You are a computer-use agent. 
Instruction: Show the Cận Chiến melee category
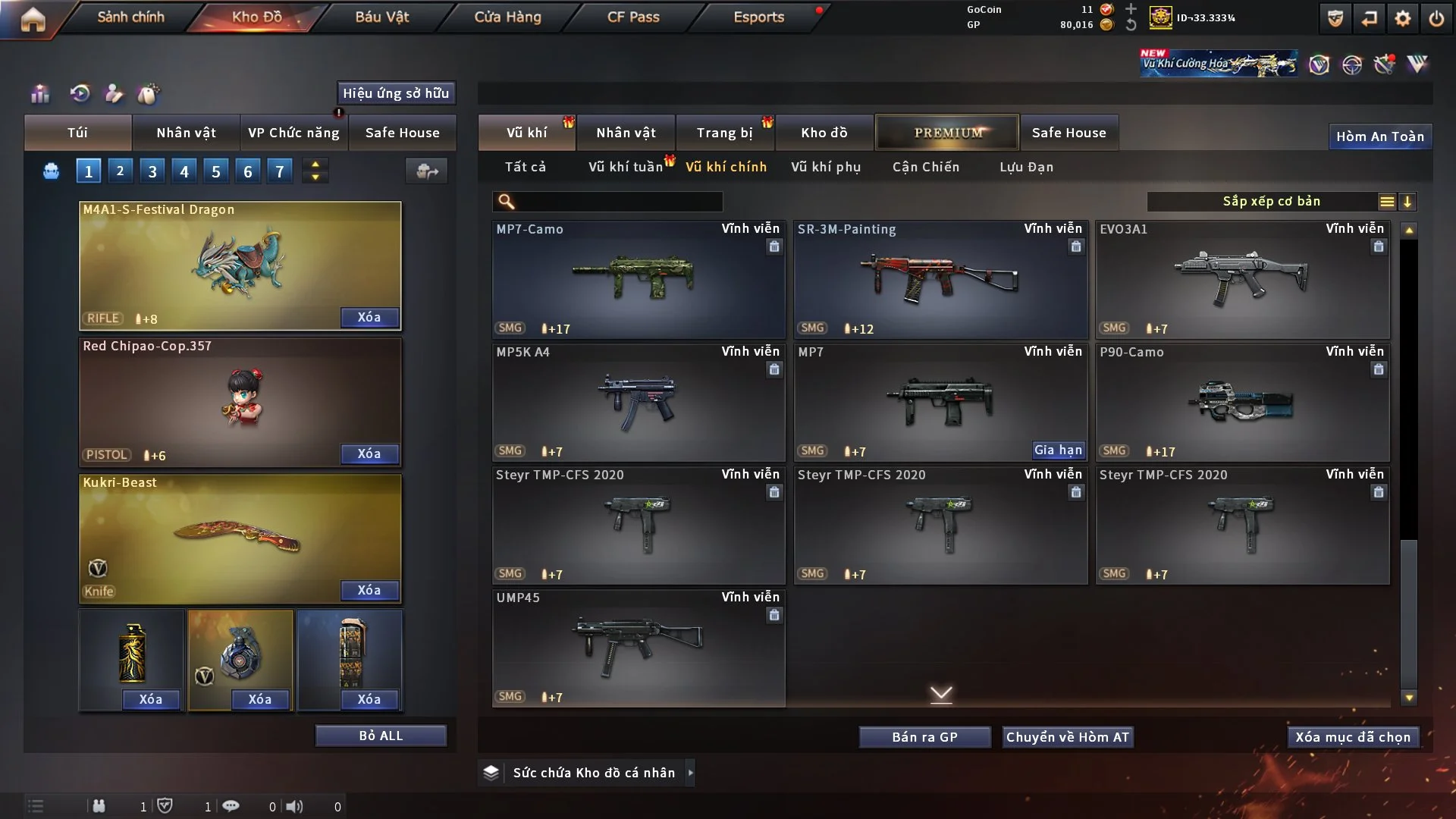[926, 167]
